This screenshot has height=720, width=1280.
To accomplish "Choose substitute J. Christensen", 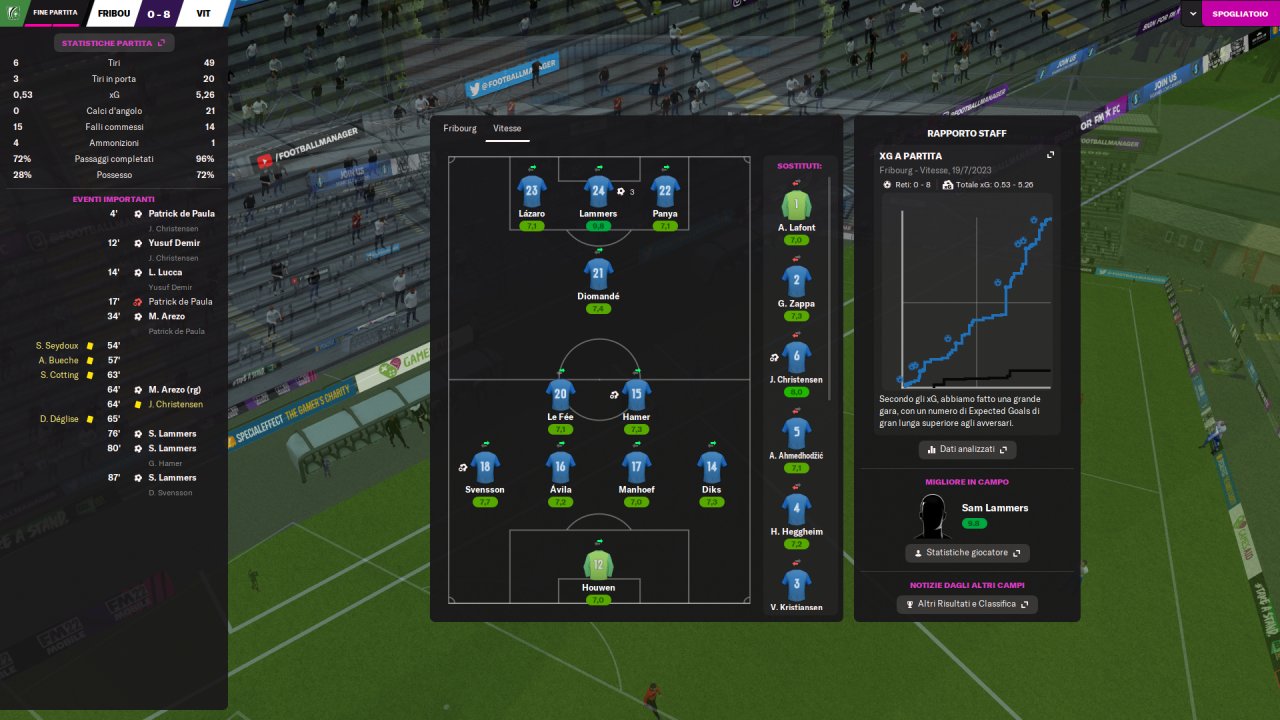I will 796,357.
